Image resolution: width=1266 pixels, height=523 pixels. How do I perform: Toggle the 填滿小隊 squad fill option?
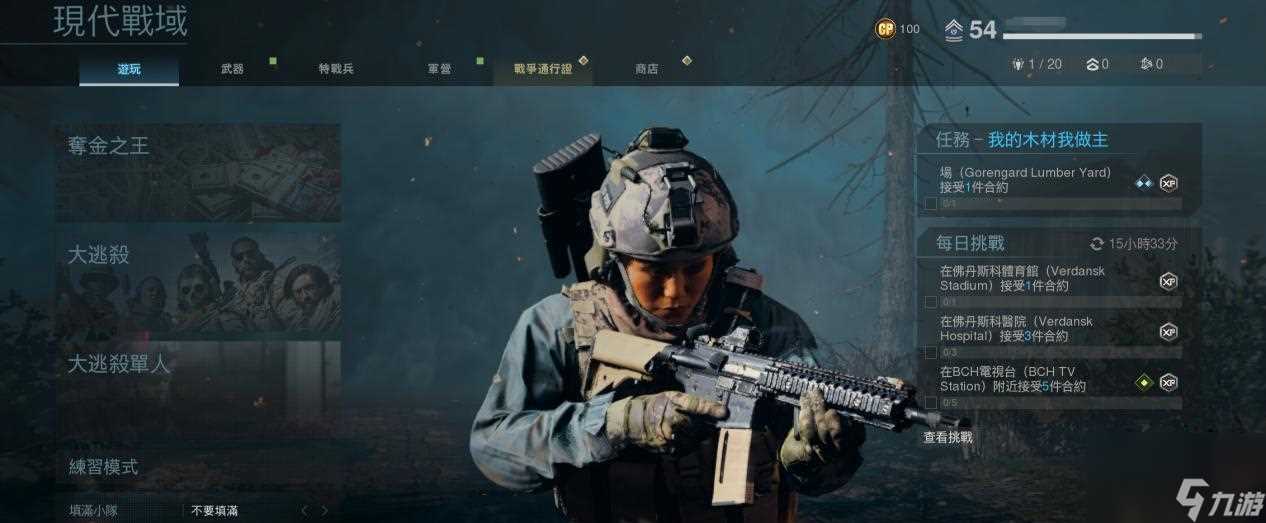click(x=214, y=510)
